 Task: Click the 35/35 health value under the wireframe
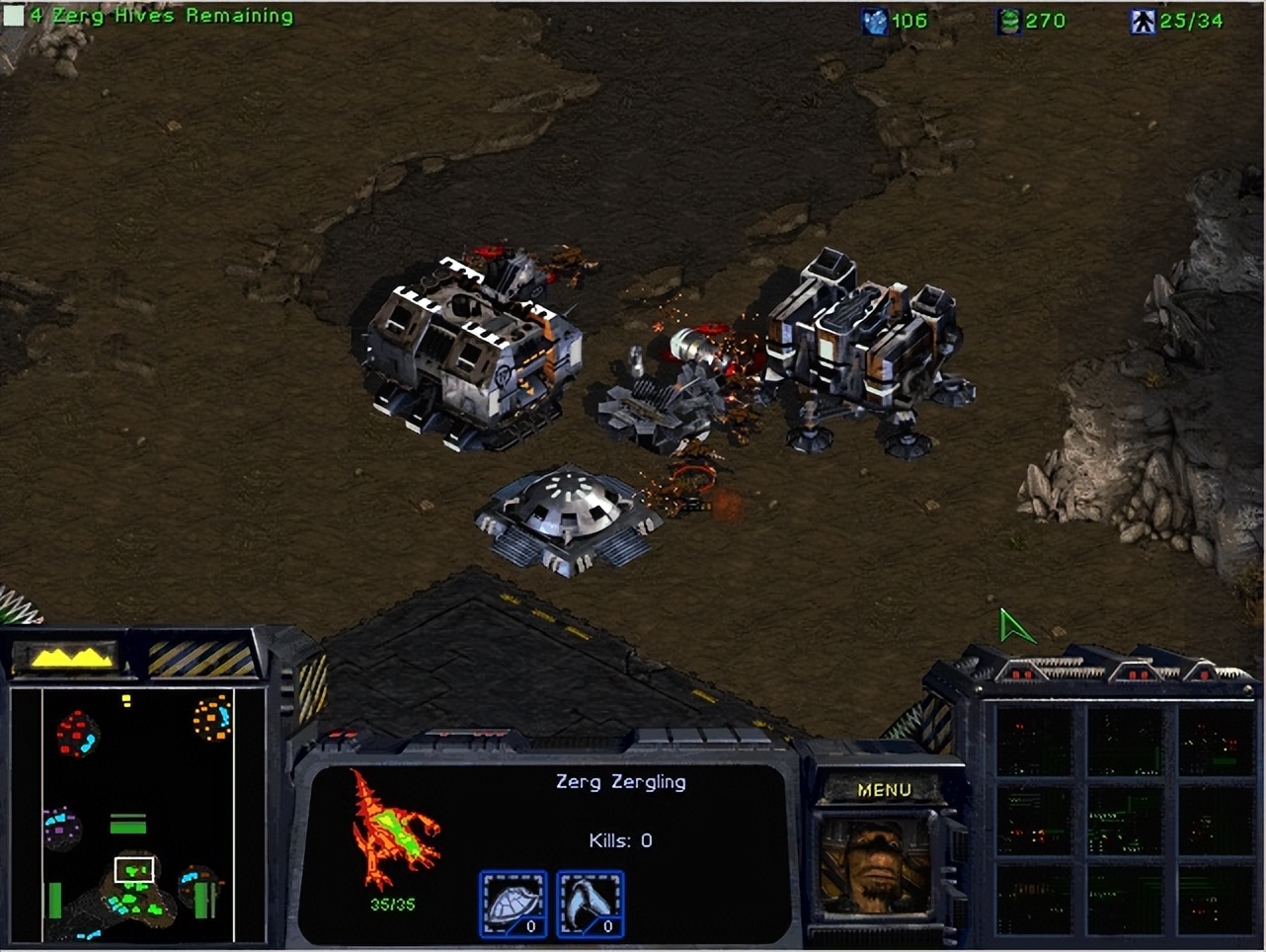pyautogui.click(x=391, y=902)
